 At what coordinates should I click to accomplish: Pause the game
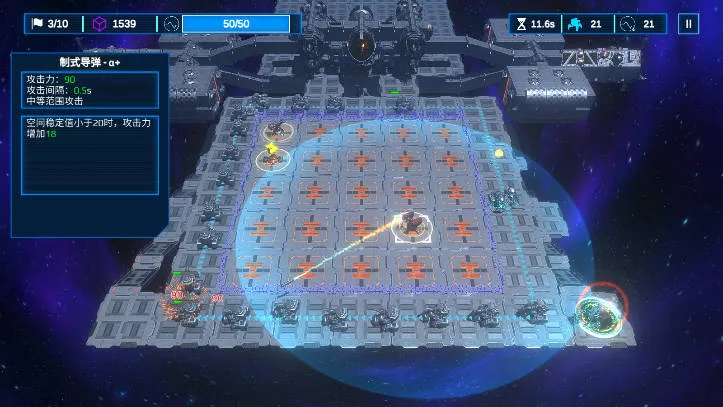coord(687,24)
